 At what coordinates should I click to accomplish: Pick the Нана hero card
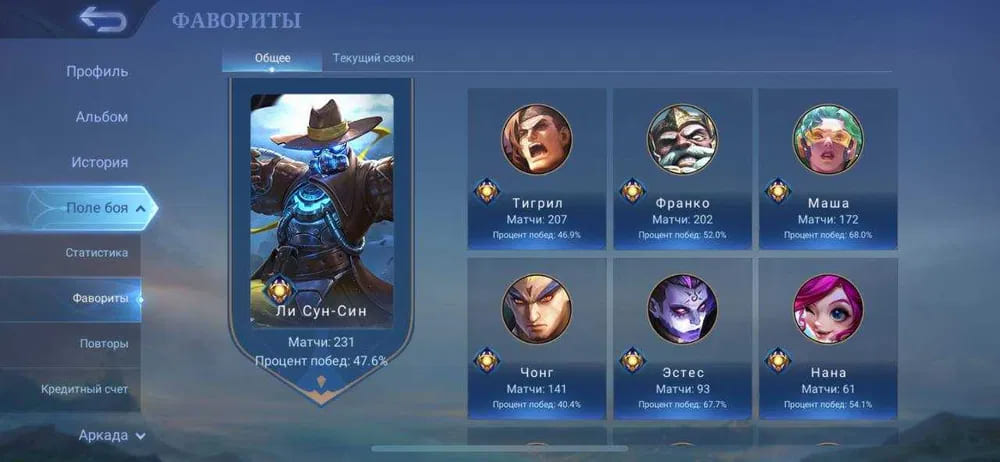tap(828, 338)
